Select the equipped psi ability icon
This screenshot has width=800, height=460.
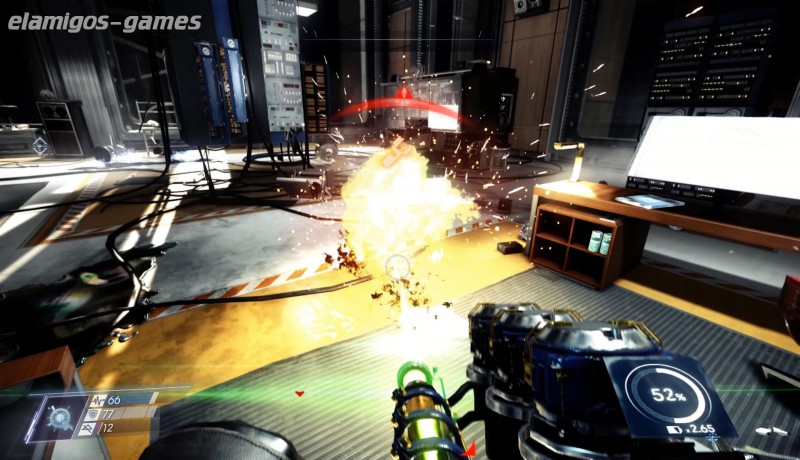pos(57,417)
